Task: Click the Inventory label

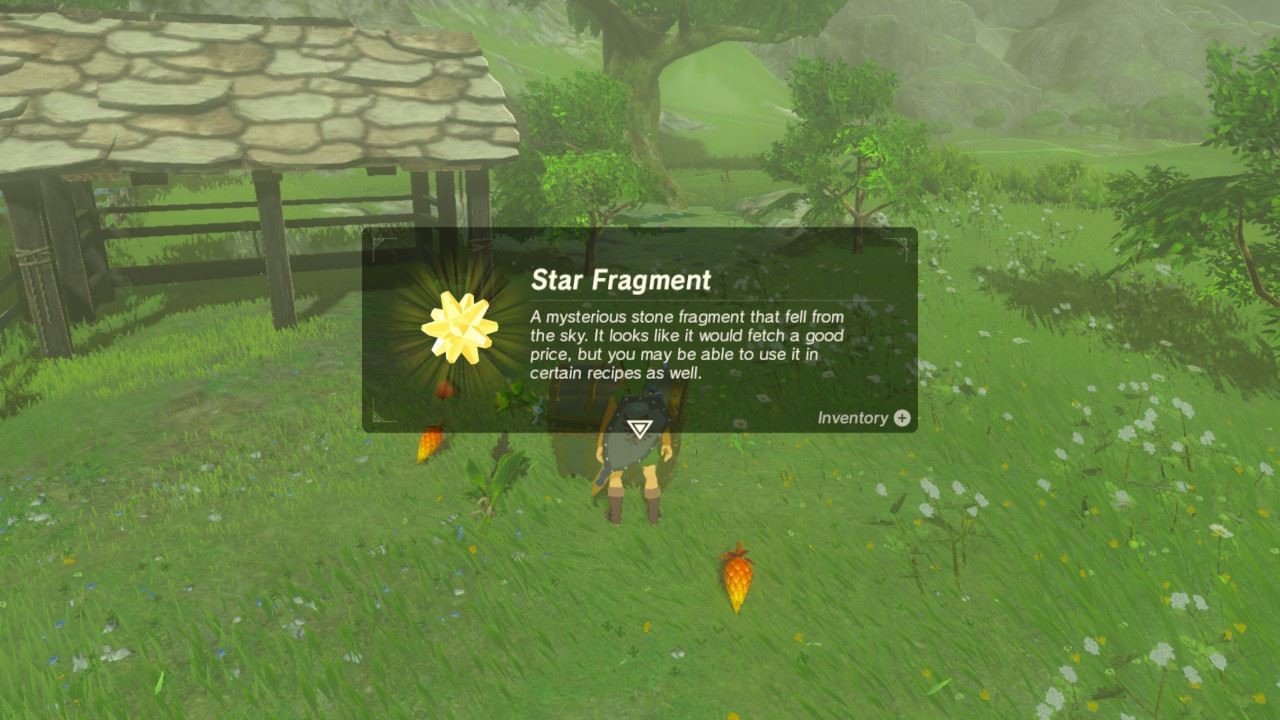Action: point(855,420)
